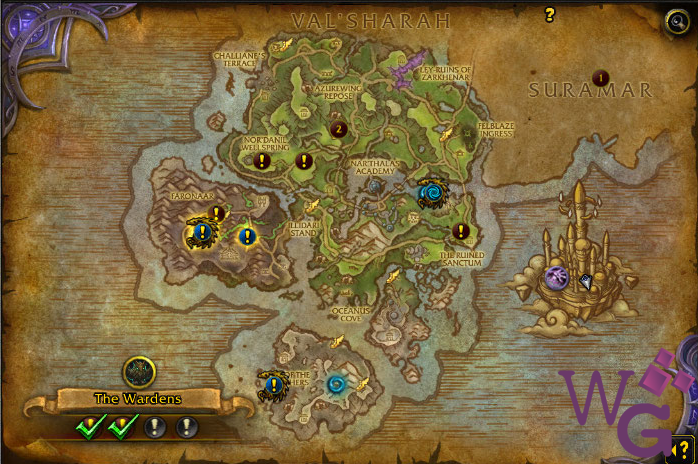Select the purple orb icon on Dalaran
Screen dimensions: 698x464
pos(557,279)
